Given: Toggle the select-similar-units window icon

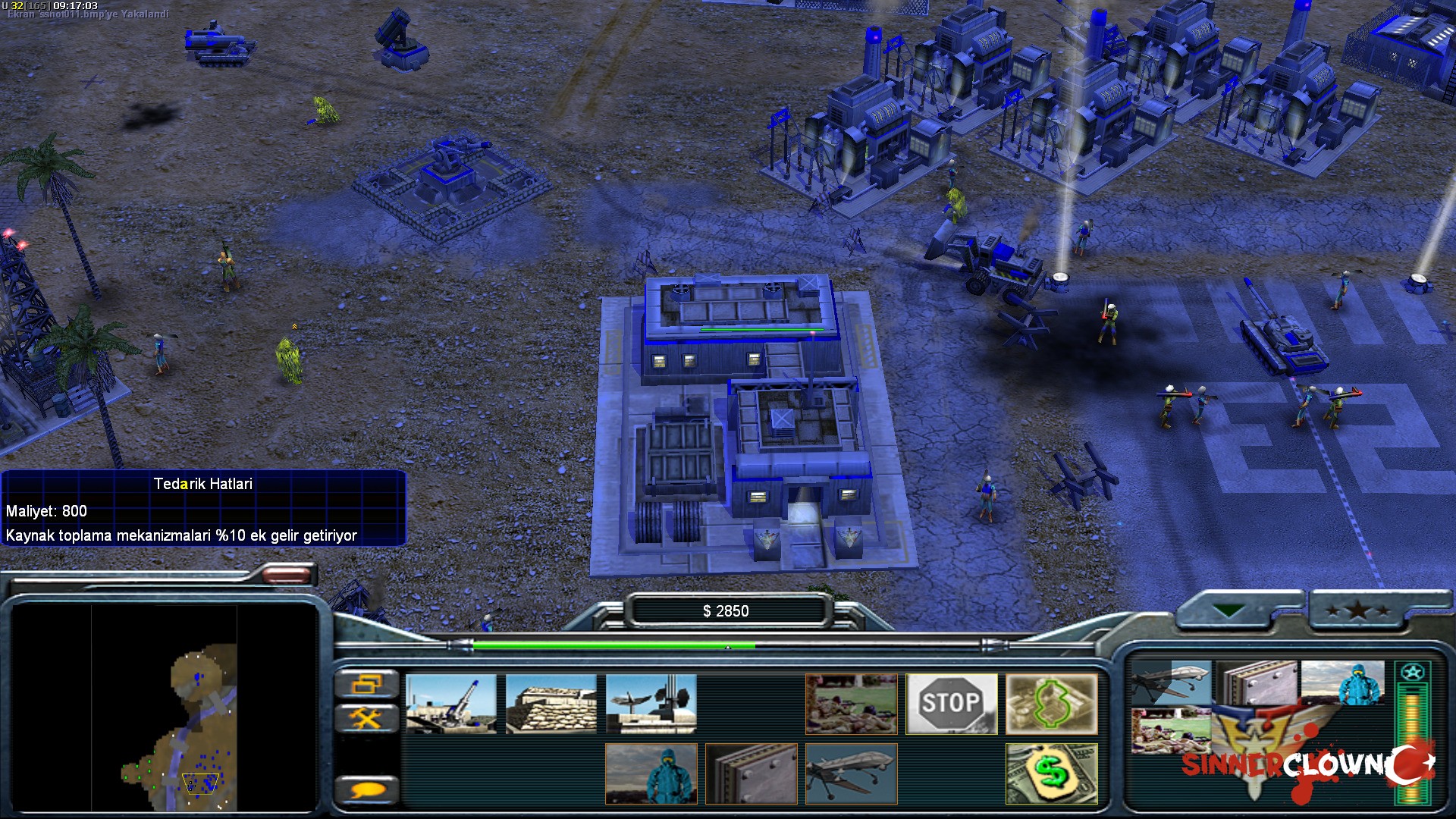Looking at the screenshot, I should point(369,685).
